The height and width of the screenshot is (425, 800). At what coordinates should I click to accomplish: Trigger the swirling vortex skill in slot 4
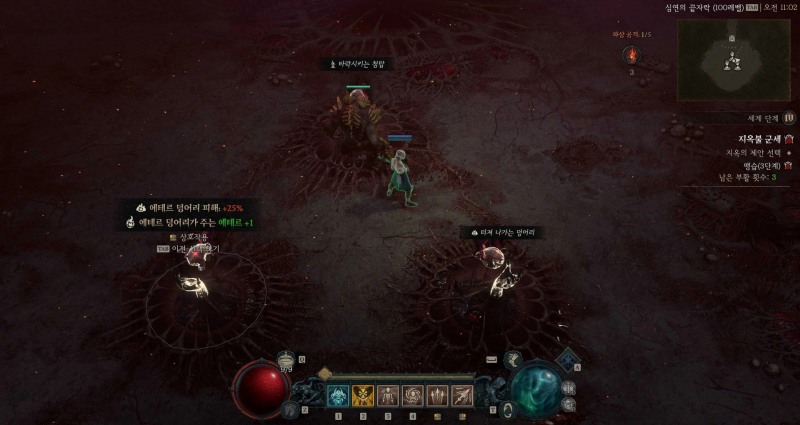[412, 396]
